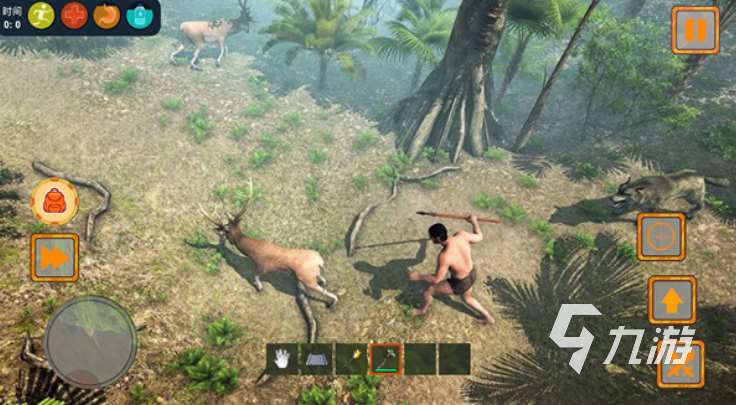
Task: Click the red cross health icon
Action: point(75,15)
